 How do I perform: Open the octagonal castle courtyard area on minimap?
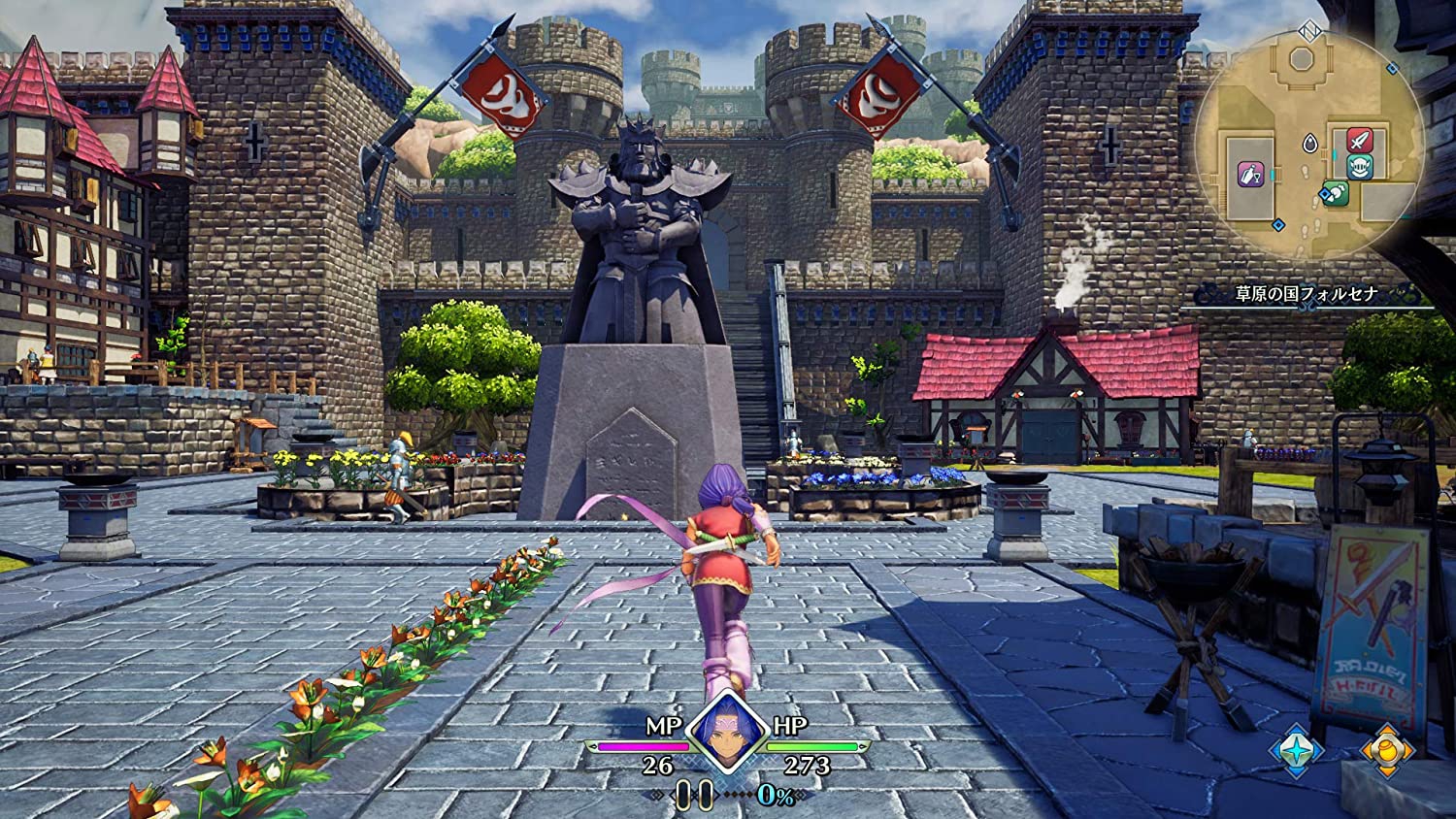pos(1302,57)
